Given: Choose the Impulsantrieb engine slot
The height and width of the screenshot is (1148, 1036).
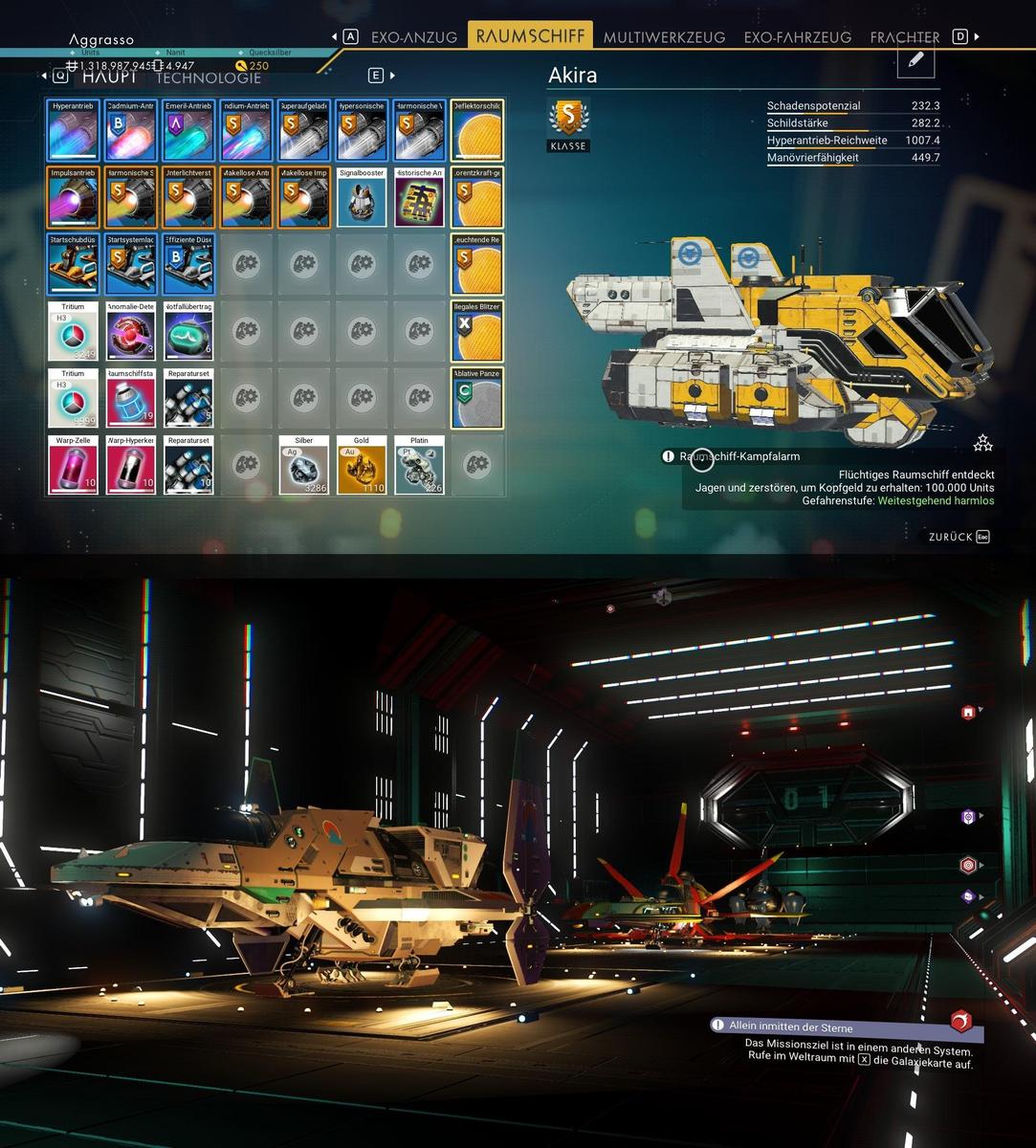Looking at the screenshot, I should (74, 198).
